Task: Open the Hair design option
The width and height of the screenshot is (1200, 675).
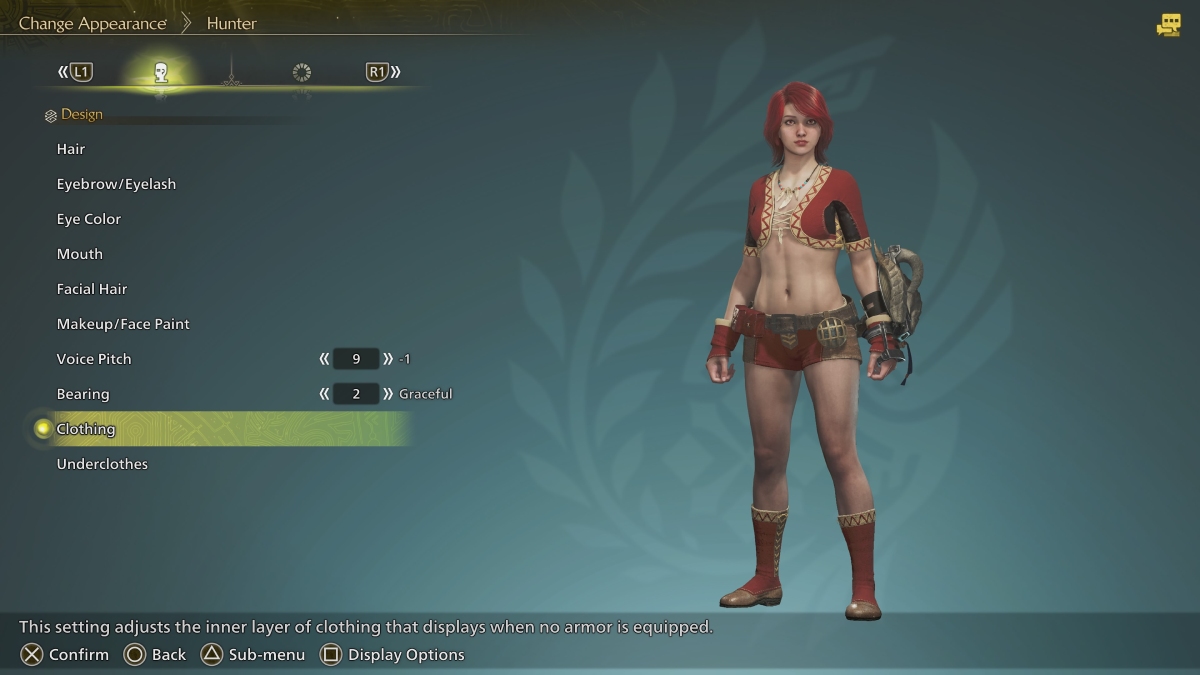Action: 71,149
